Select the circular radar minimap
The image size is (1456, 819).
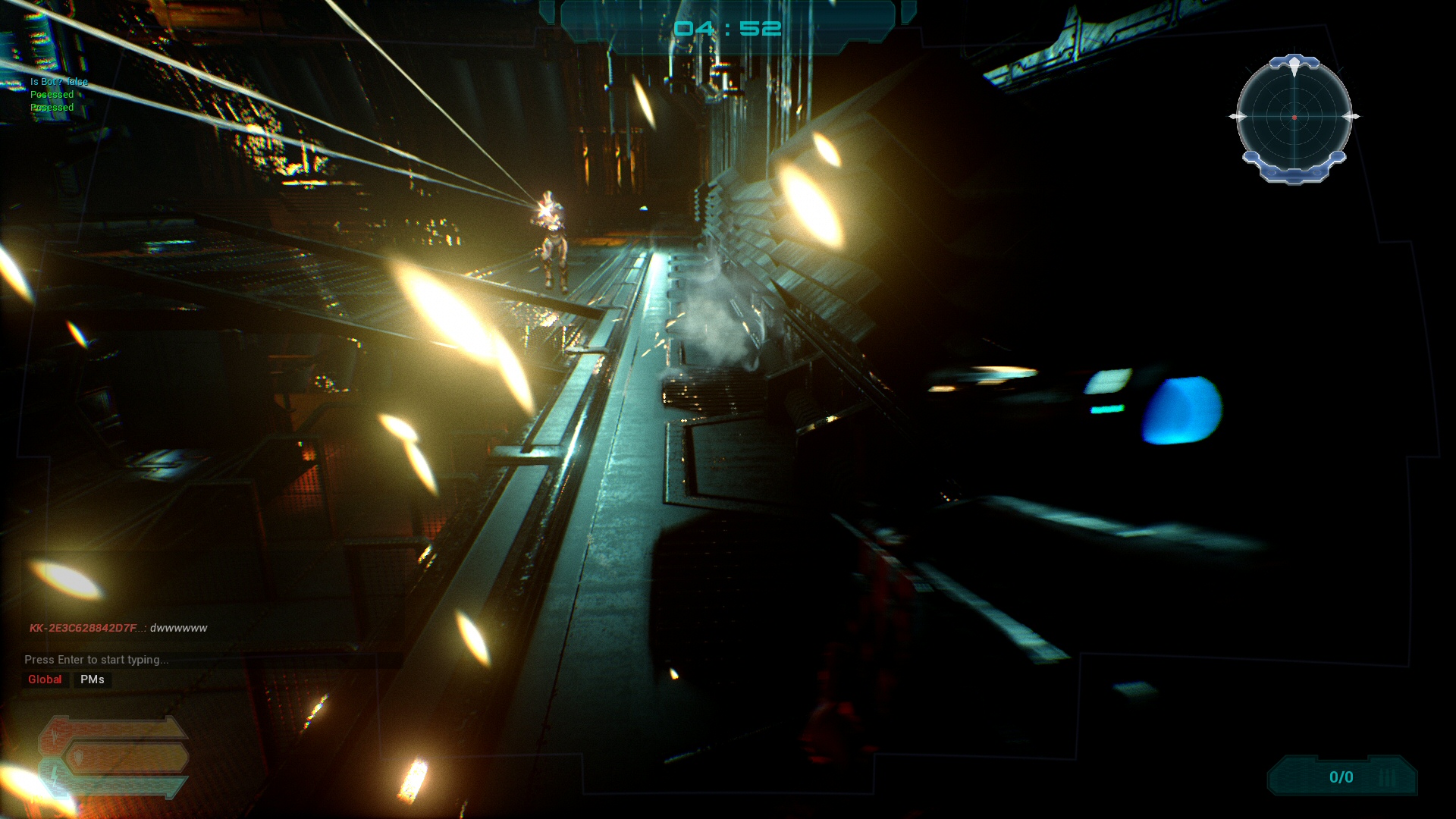pos(1294,118)
